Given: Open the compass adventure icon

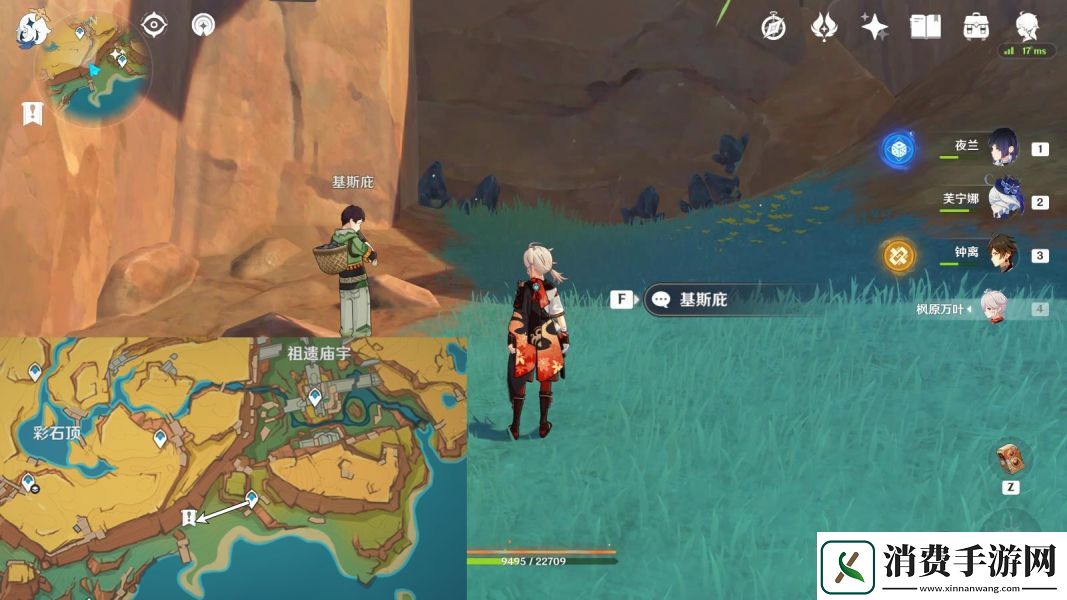Looking at the screenshot, I should click(772, 27).
